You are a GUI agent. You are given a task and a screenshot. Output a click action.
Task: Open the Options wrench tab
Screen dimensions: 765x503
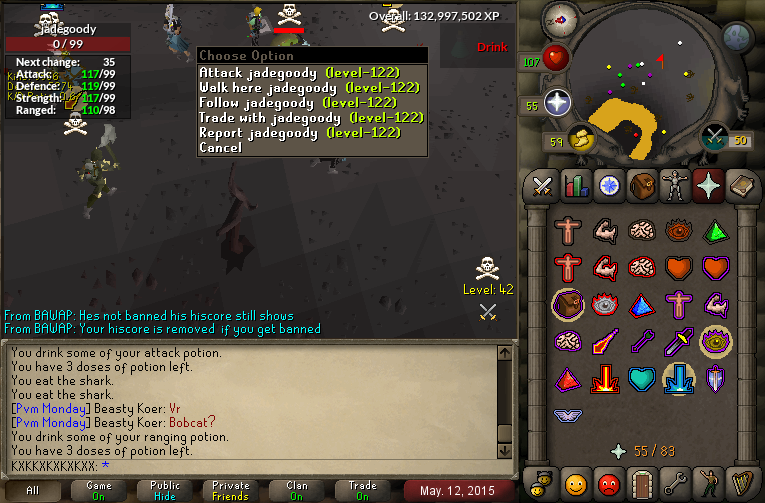(674, 483)
